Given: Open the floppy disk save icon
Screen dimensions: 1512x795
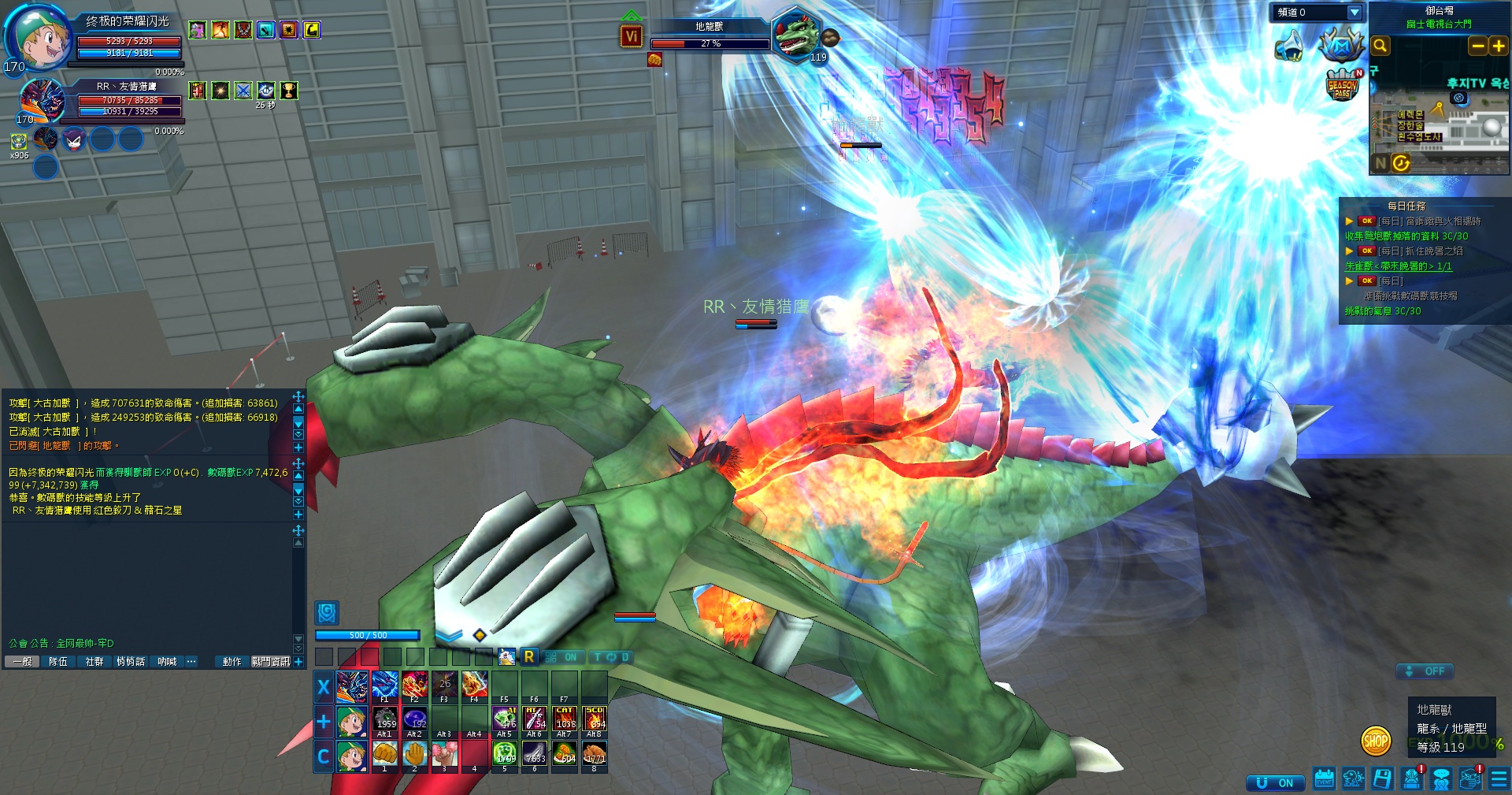Looking at the screenshot, I should 1382,779.
